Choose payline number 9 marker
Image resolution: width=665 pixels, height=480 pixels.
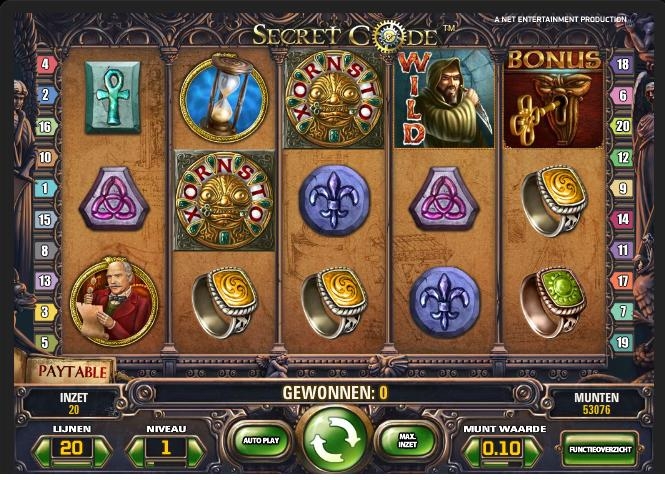click(621, 188)
